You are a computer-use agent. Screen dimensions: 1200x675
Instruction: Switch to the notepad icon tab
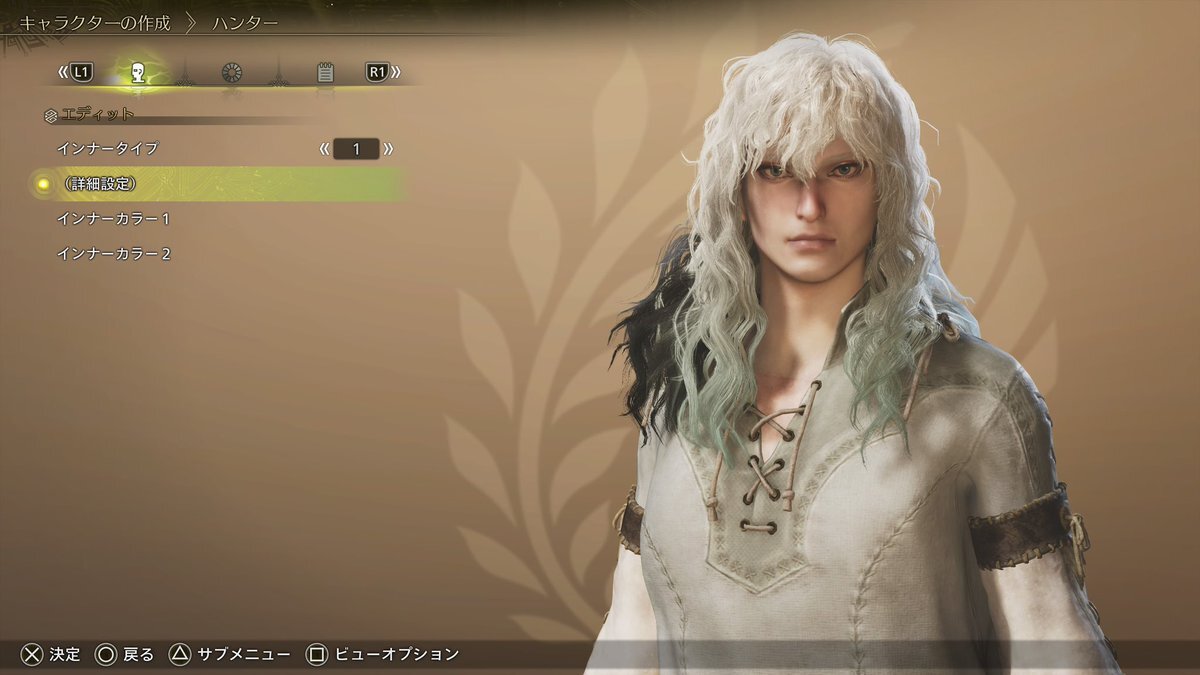tap(325, 73)
